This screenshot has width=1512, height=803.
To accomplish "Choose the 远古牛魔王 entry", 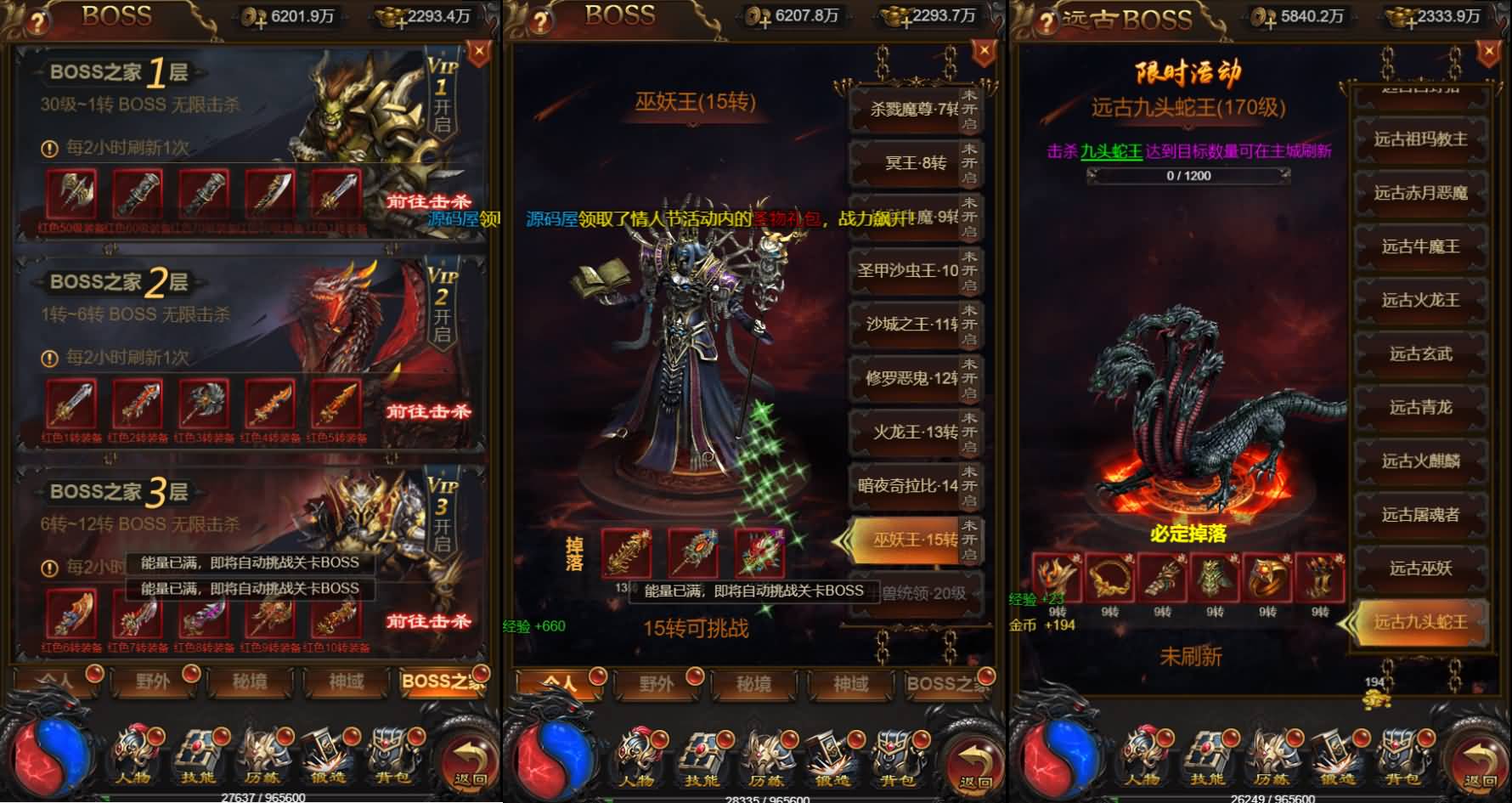I will click(1420, 246).
